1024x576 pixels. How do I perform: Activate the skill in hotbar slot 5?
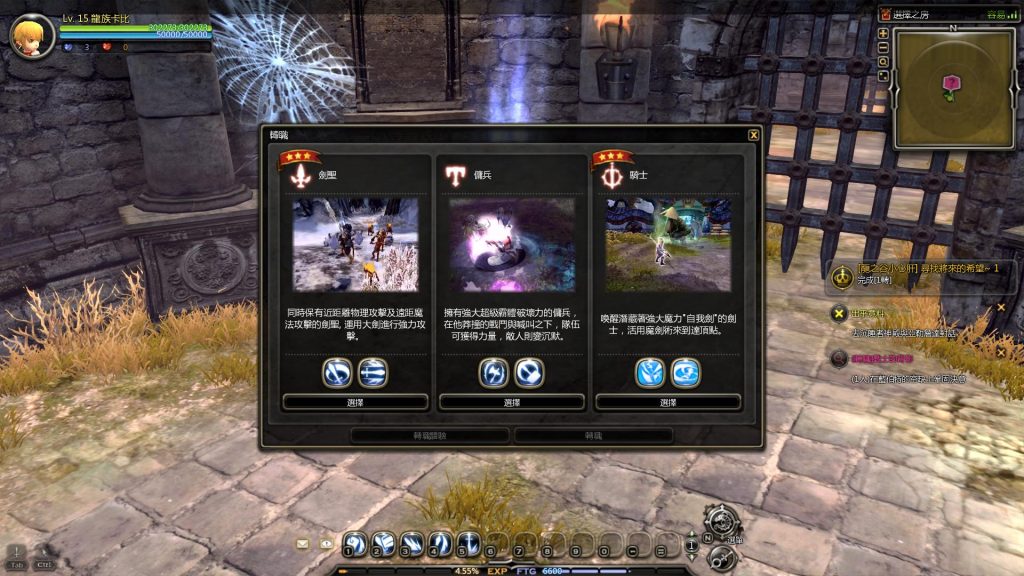click(x=468, y=545)
